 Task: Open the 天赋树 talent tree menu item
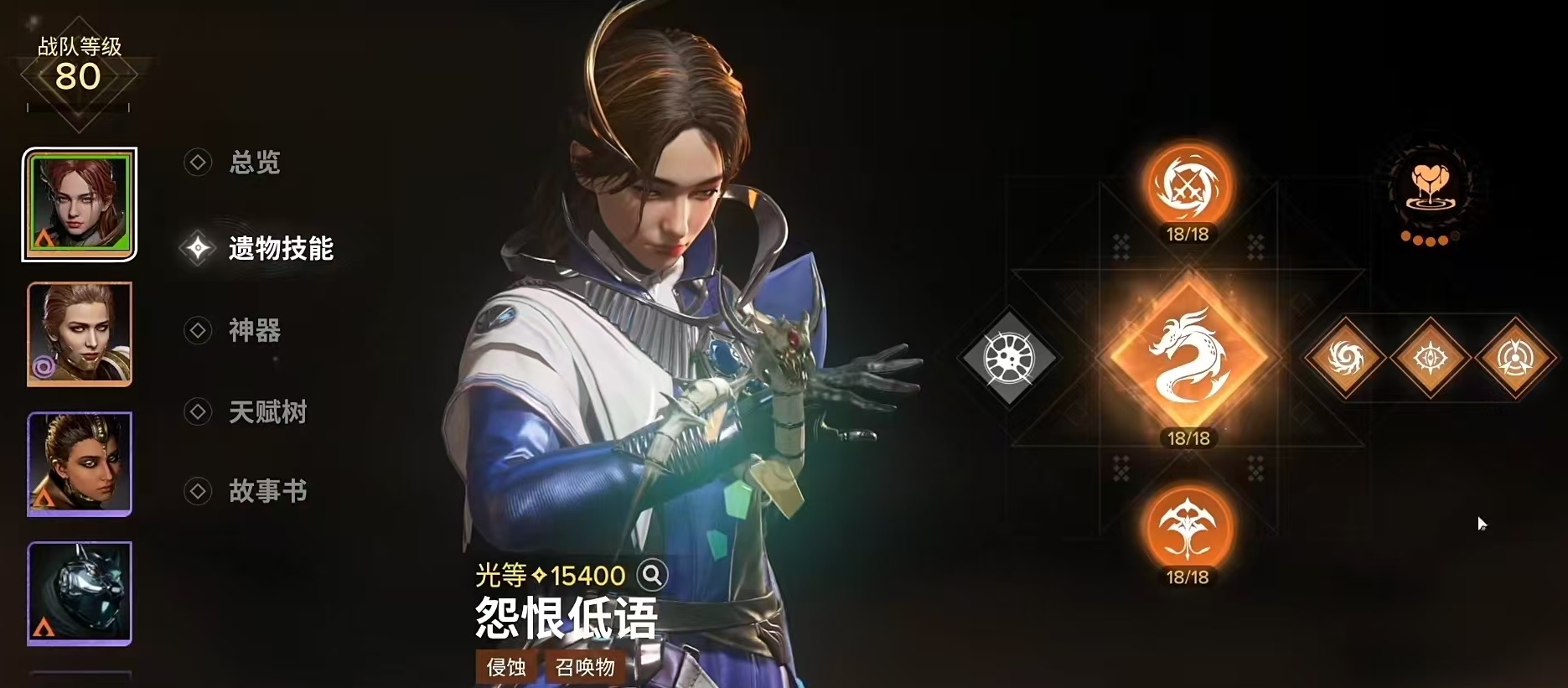pyautogui.click(x=267, y=411)
